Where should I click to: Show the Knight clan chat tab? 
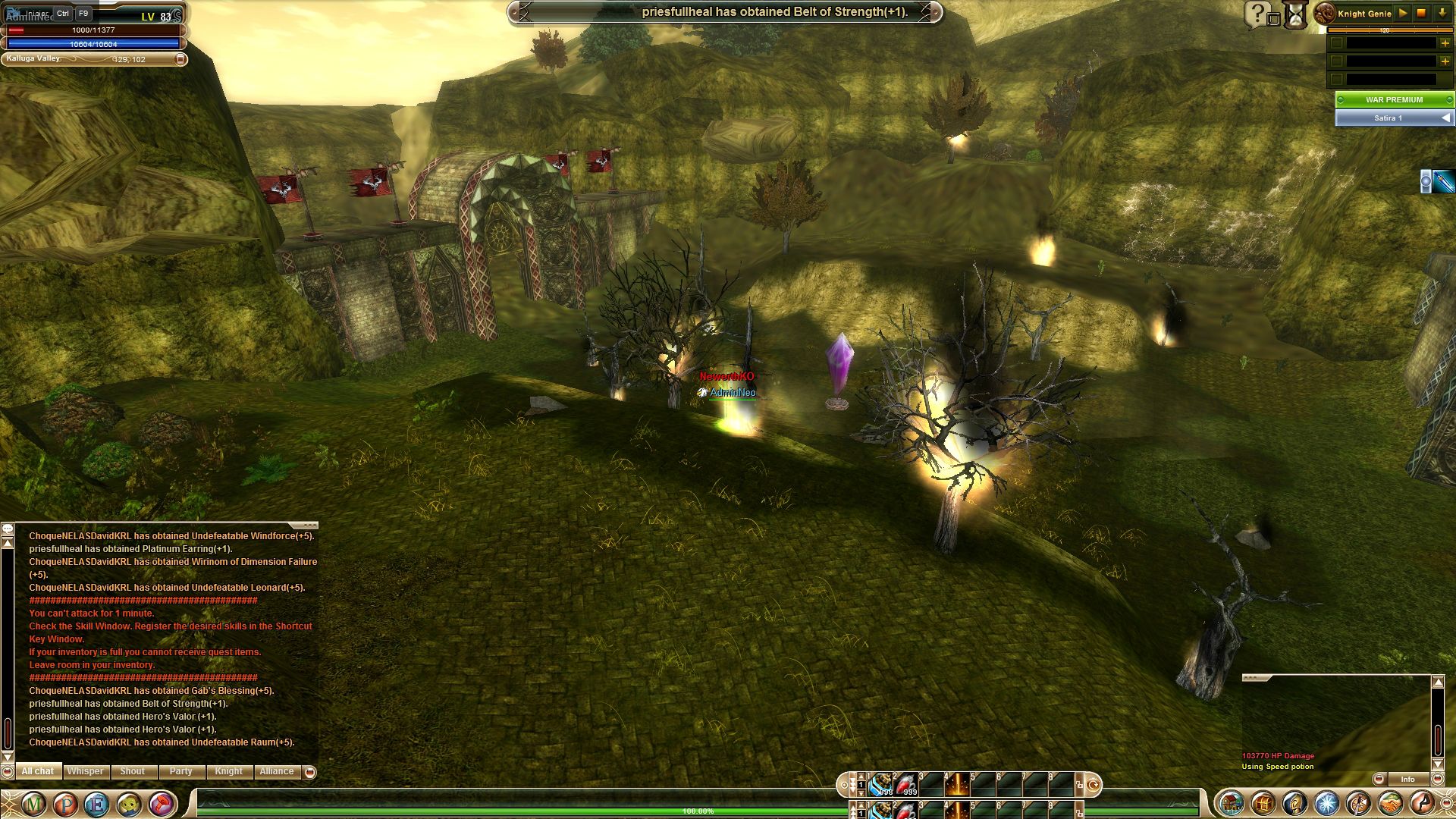[228, 771]
